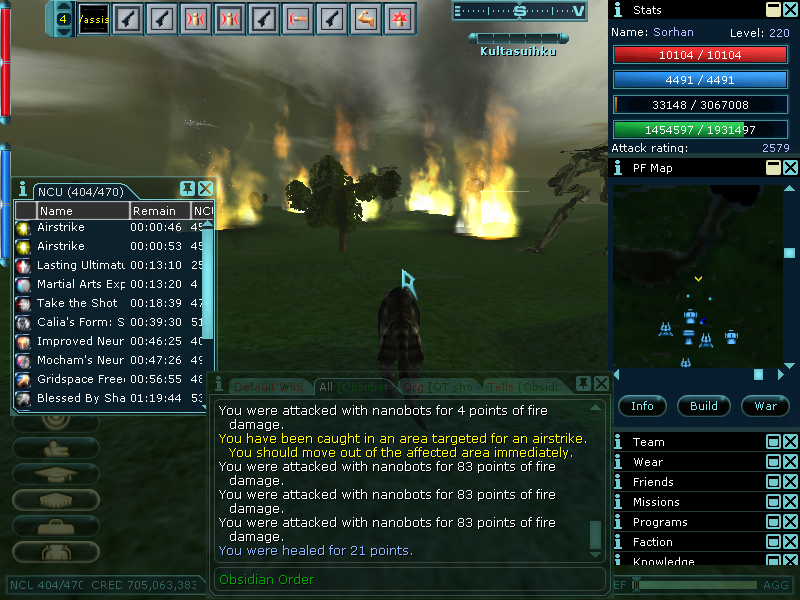Screen dimensions: 800x600
Task: Open the War view button
Action: point(765,406)
